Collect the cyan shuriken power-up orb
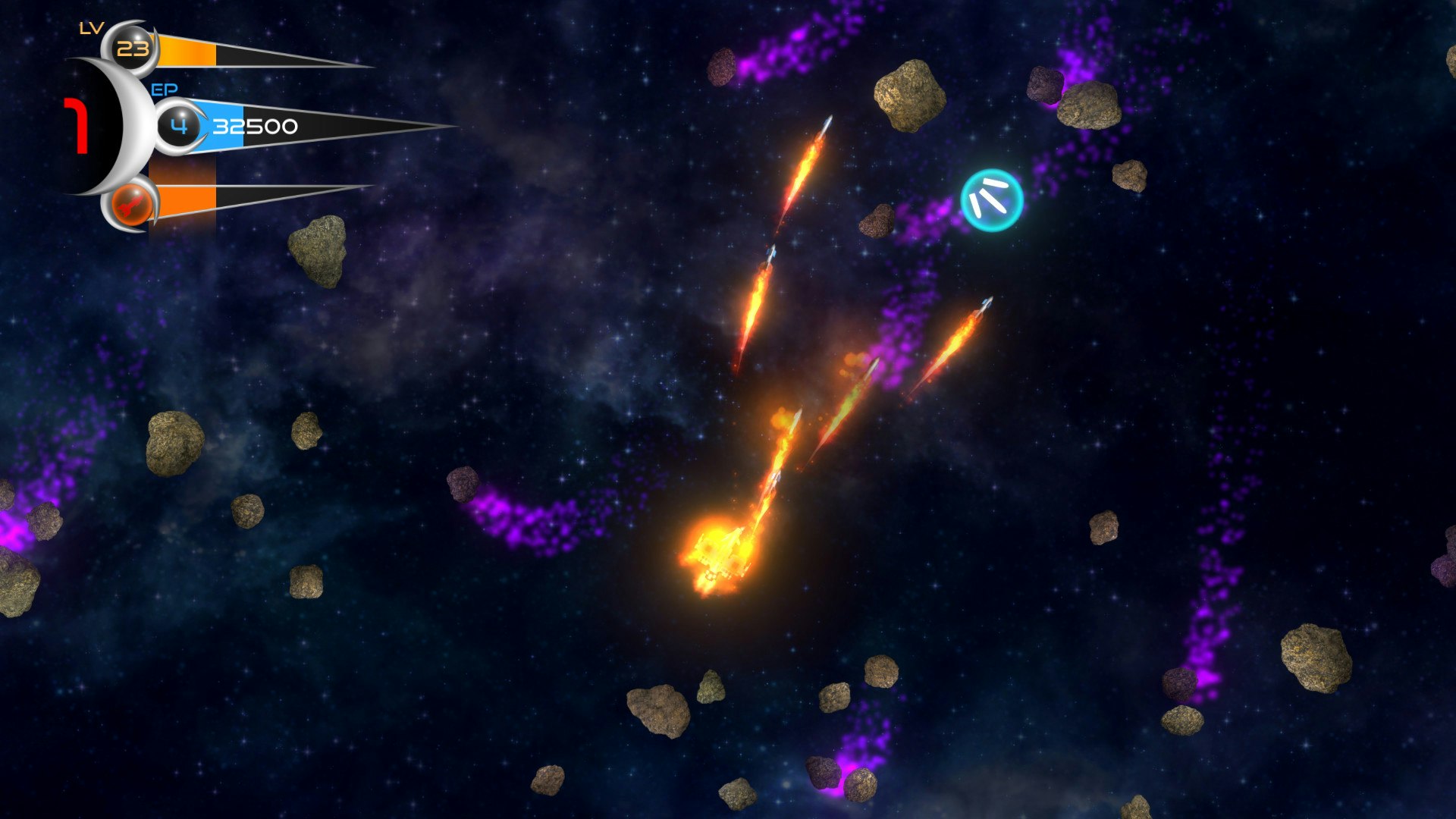Viewport: 1456px width, 819px height. pos(993,199)
